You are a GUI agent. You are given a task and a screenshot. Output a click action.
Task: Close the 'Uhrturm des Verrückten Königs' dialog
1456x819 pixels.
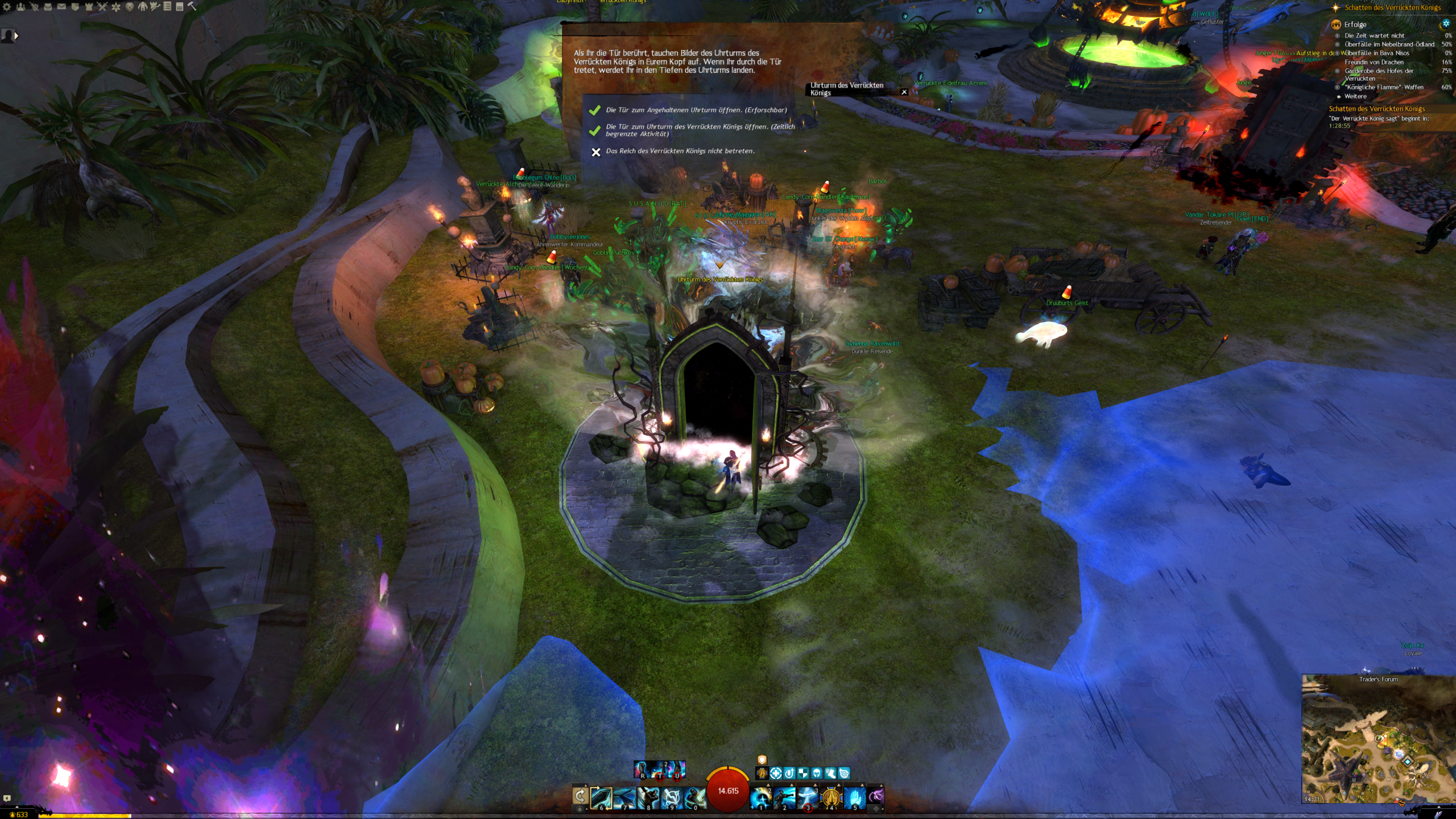904,92
